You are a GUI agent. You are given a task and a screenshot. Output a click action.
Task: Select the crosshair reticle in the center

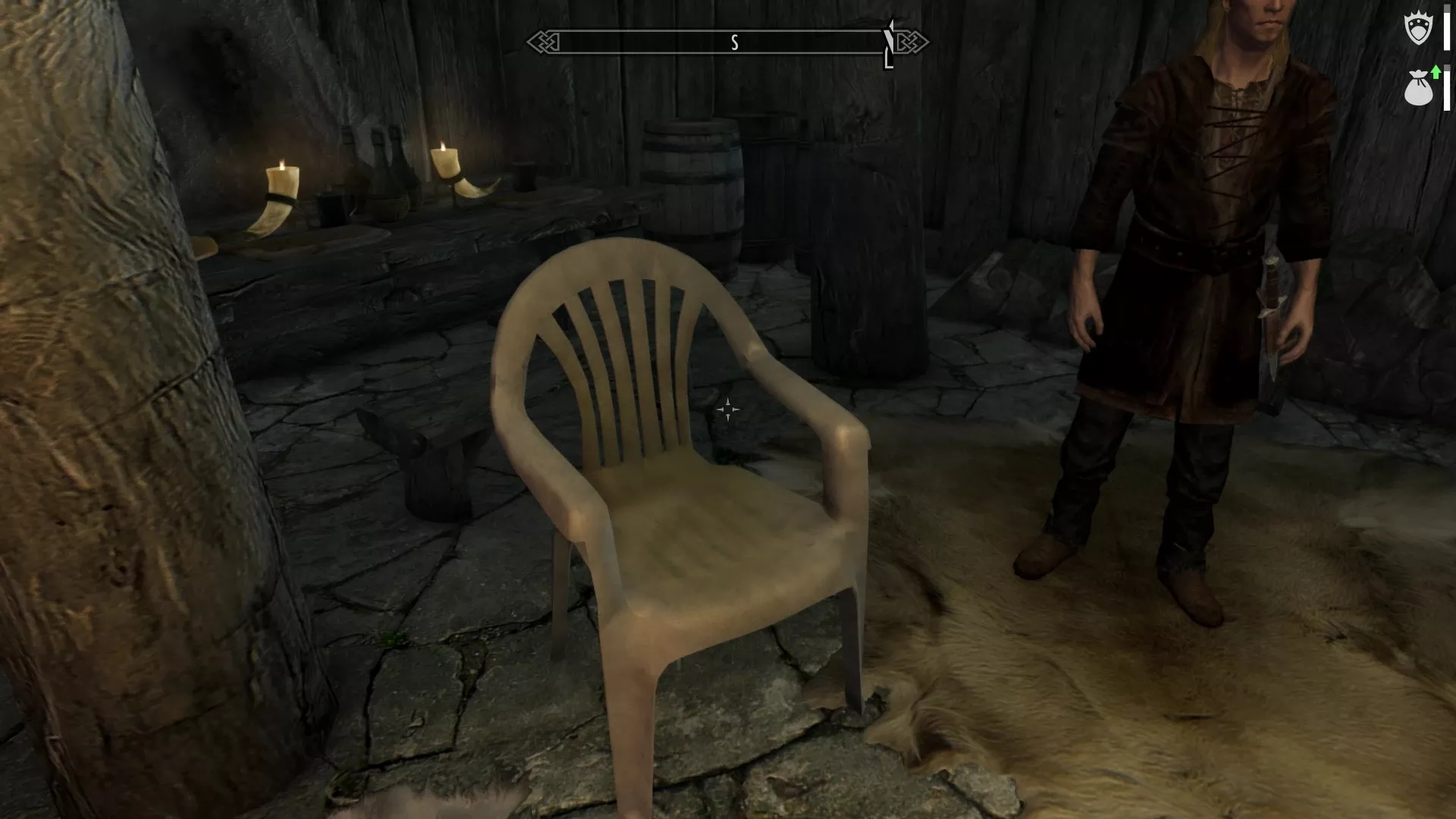tap(728, 409)
